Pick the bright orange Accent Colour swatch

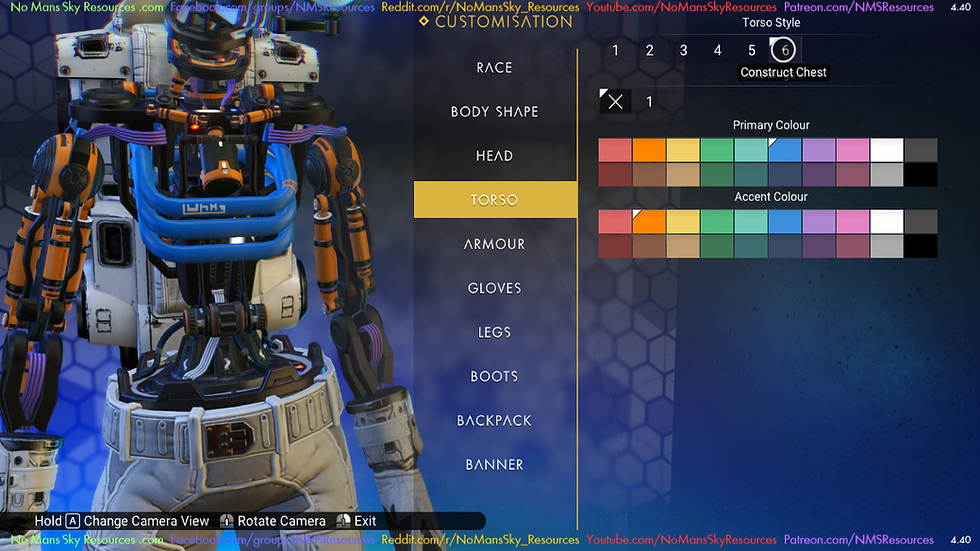[650, 221]
